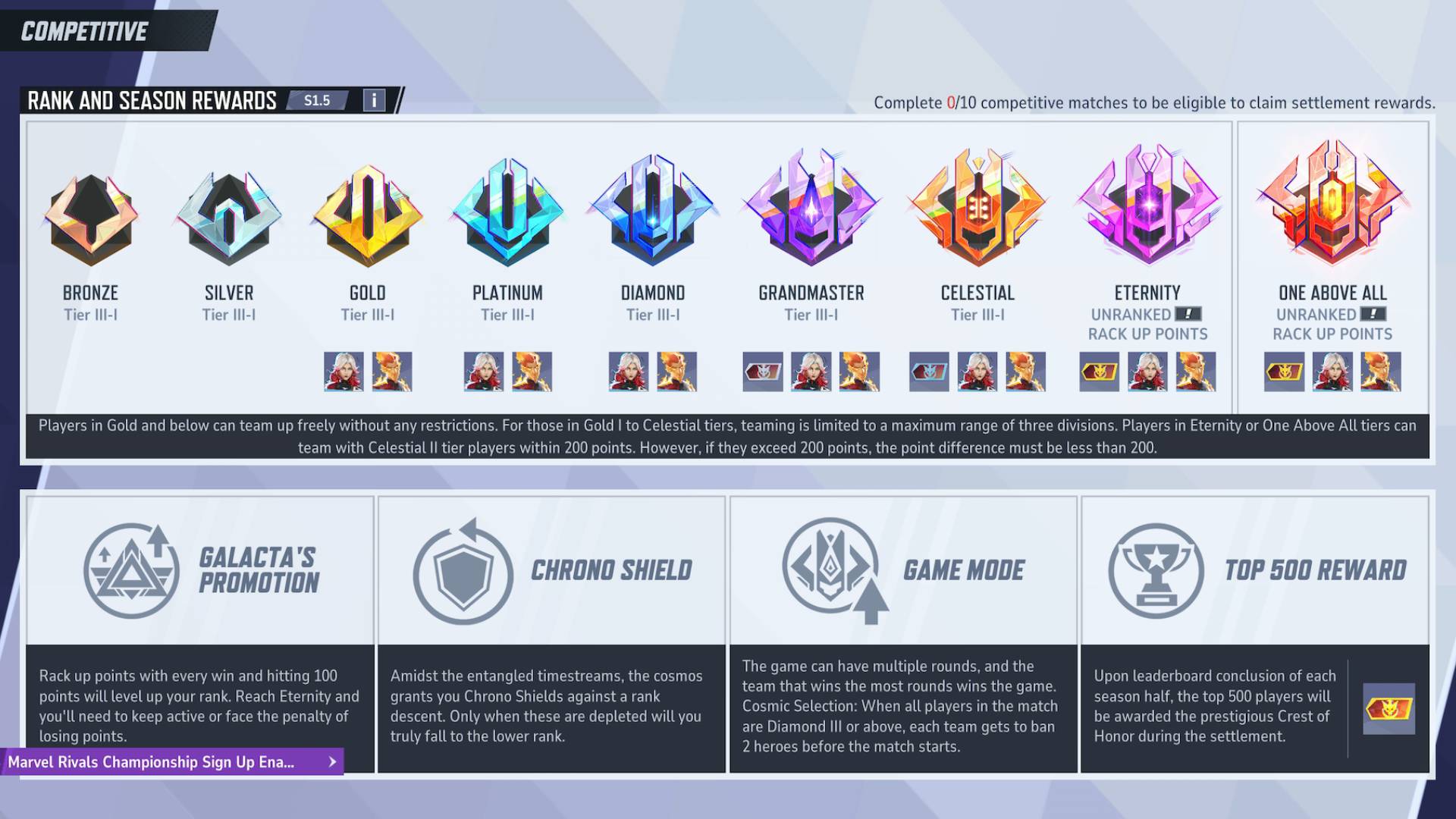Open the rank info panel

(x=373, y=99)
